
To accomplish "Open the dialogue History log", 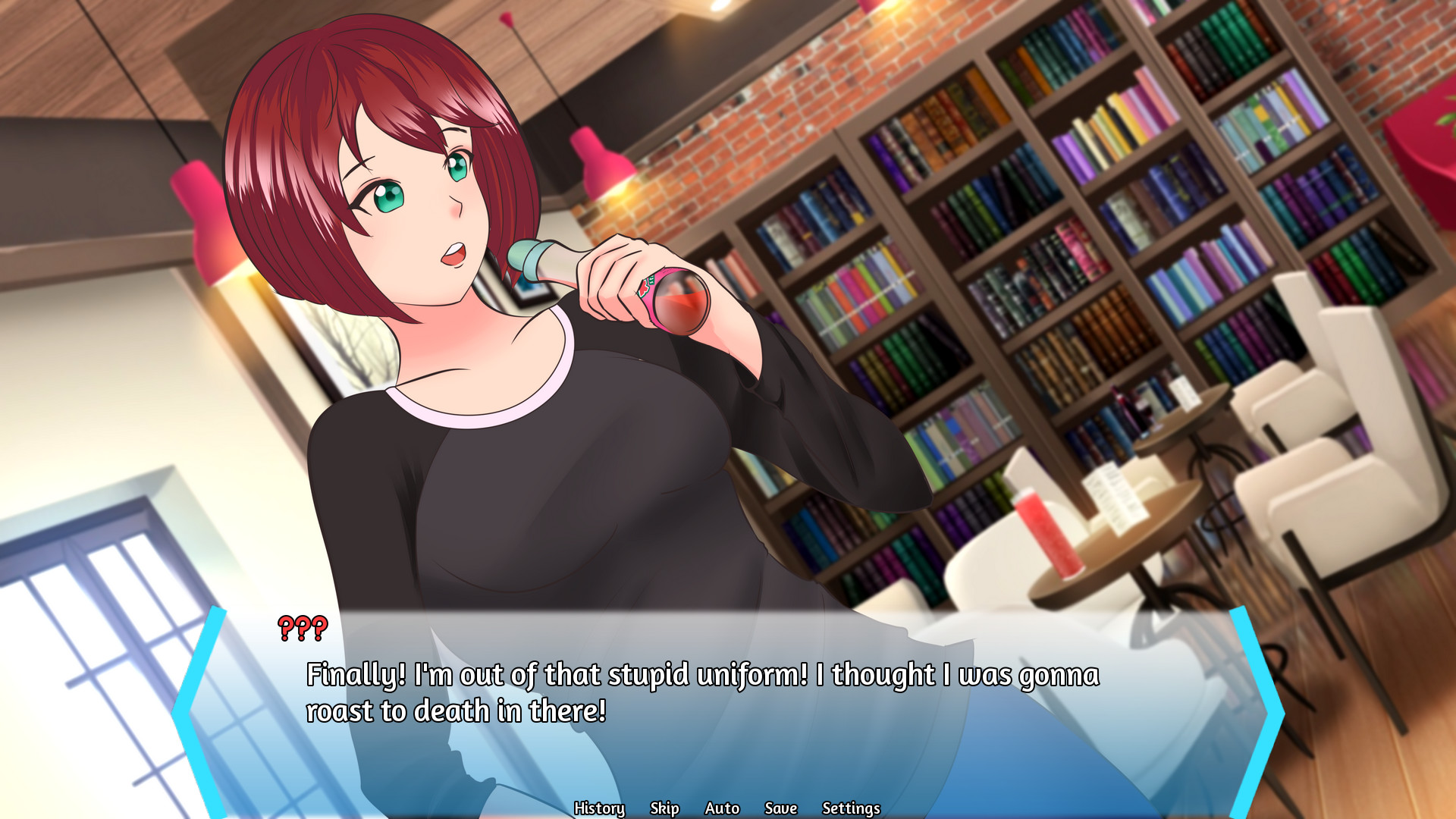I will [x=600, y=808].
